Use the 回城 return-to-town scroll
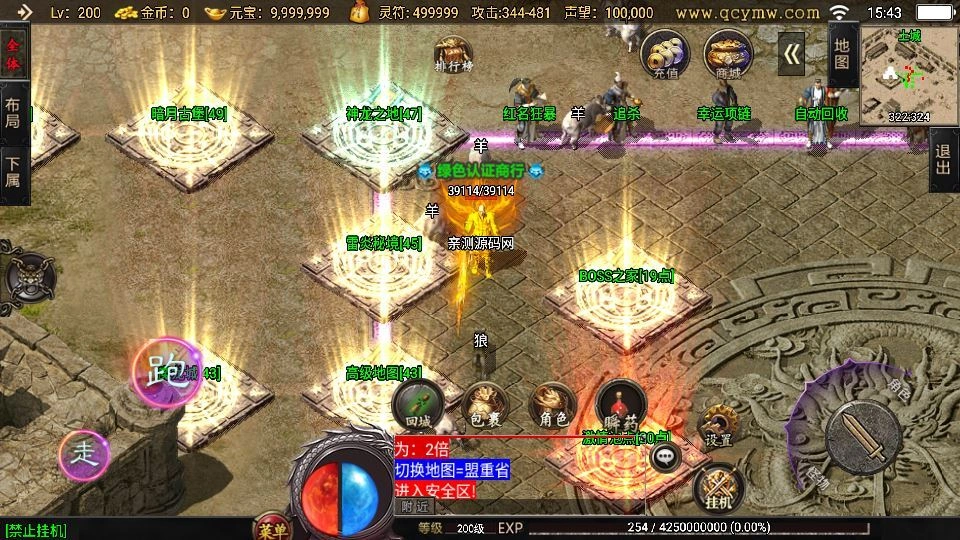 [417, 406]
